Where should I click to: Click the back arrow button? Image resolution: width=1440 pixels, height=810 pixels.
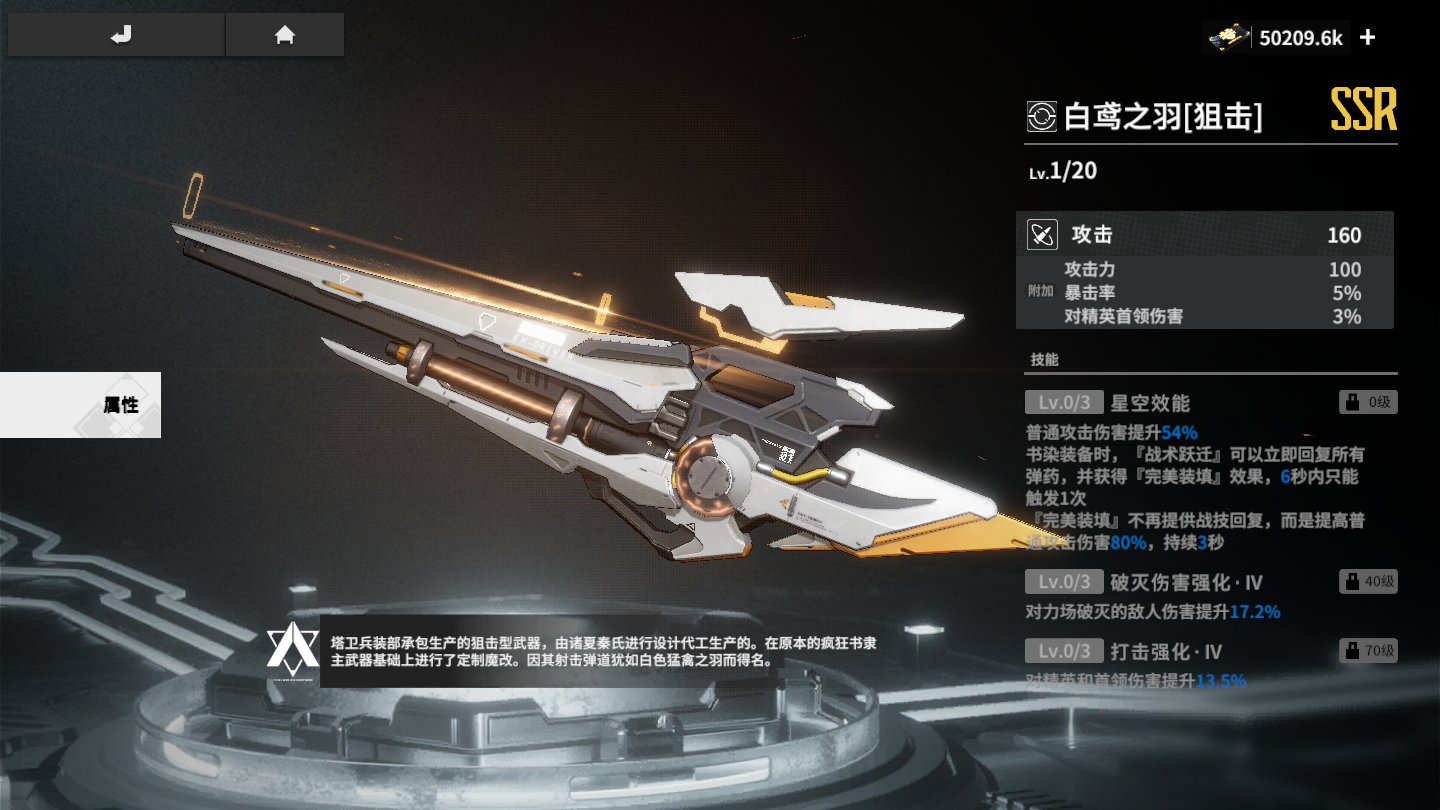[x=118, y=36]
